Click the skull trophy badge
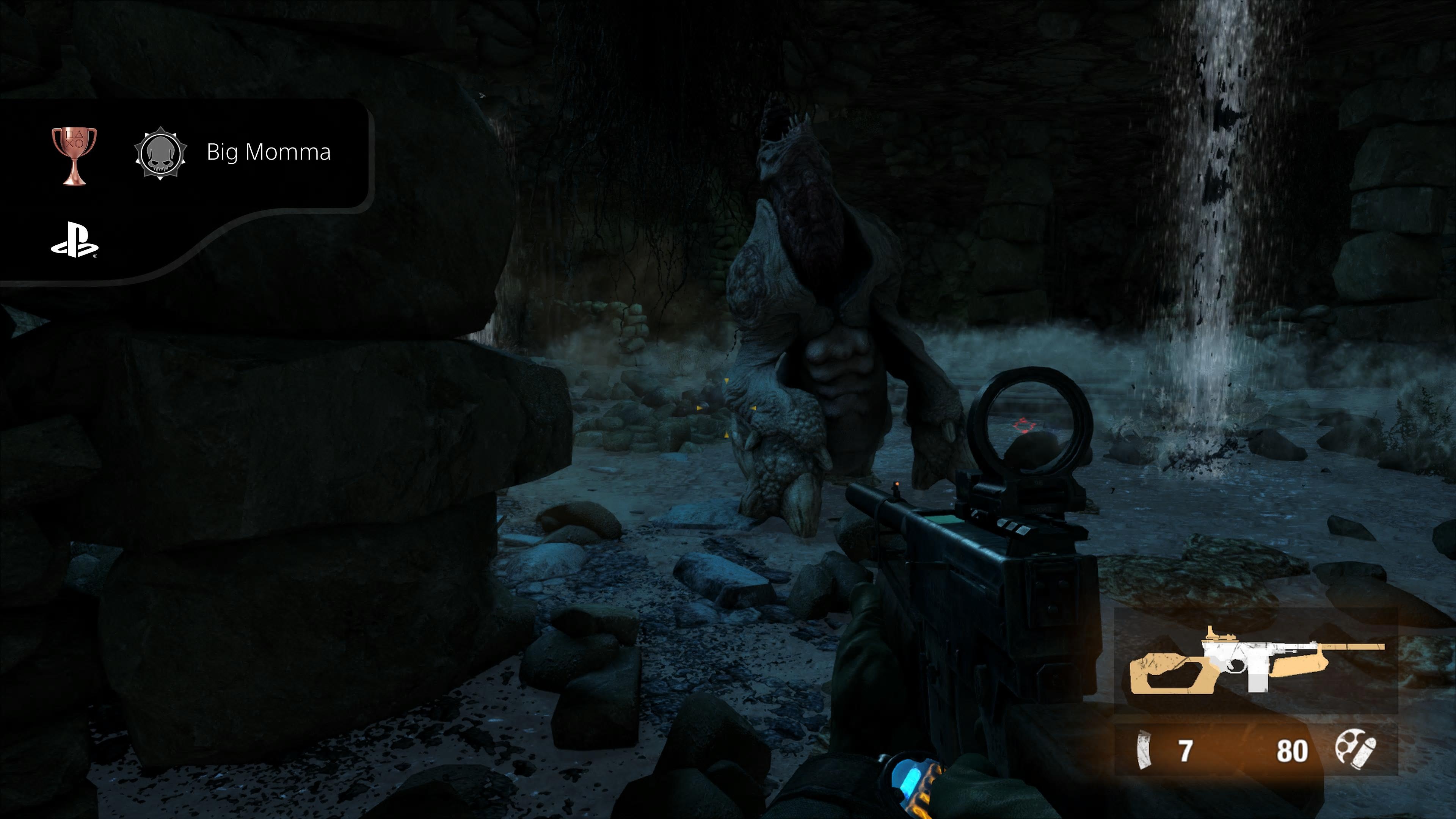 (160, 154)
